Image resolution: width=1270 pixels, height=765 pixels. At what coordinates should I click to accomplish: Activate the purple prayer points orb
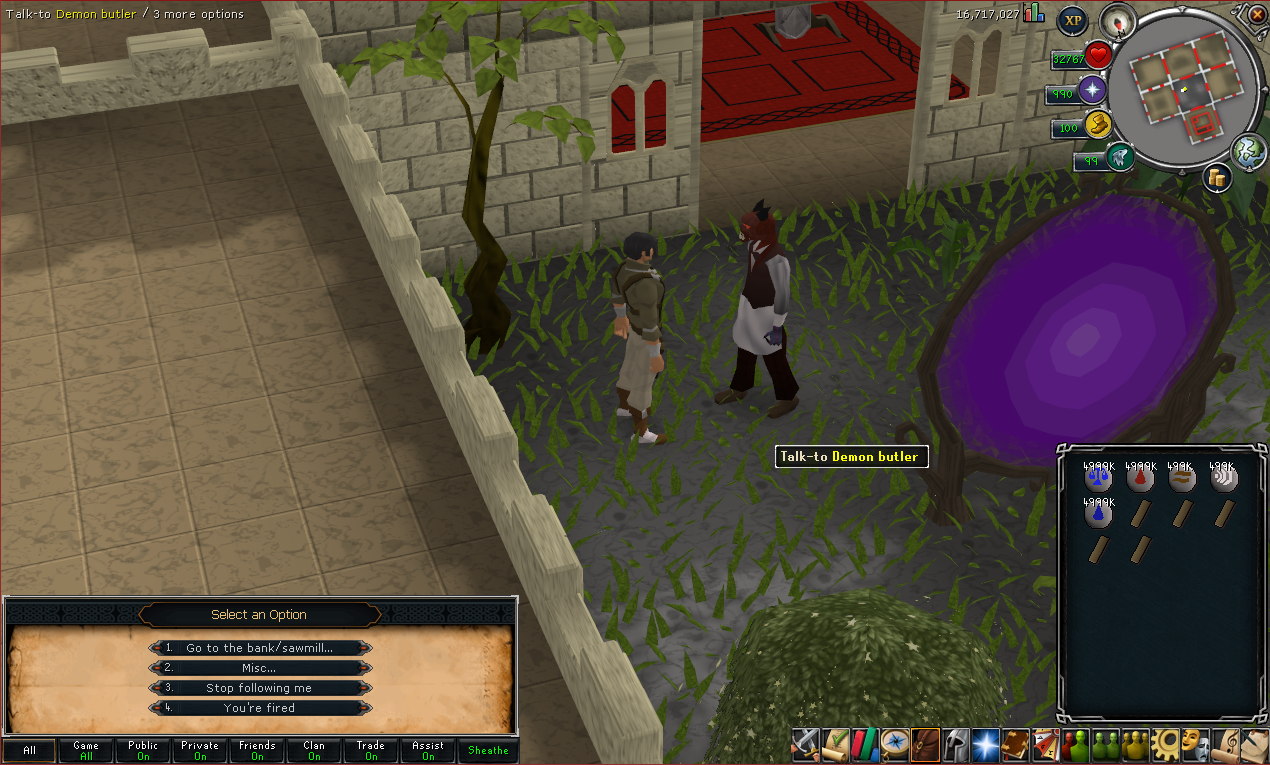[1092, 91]
